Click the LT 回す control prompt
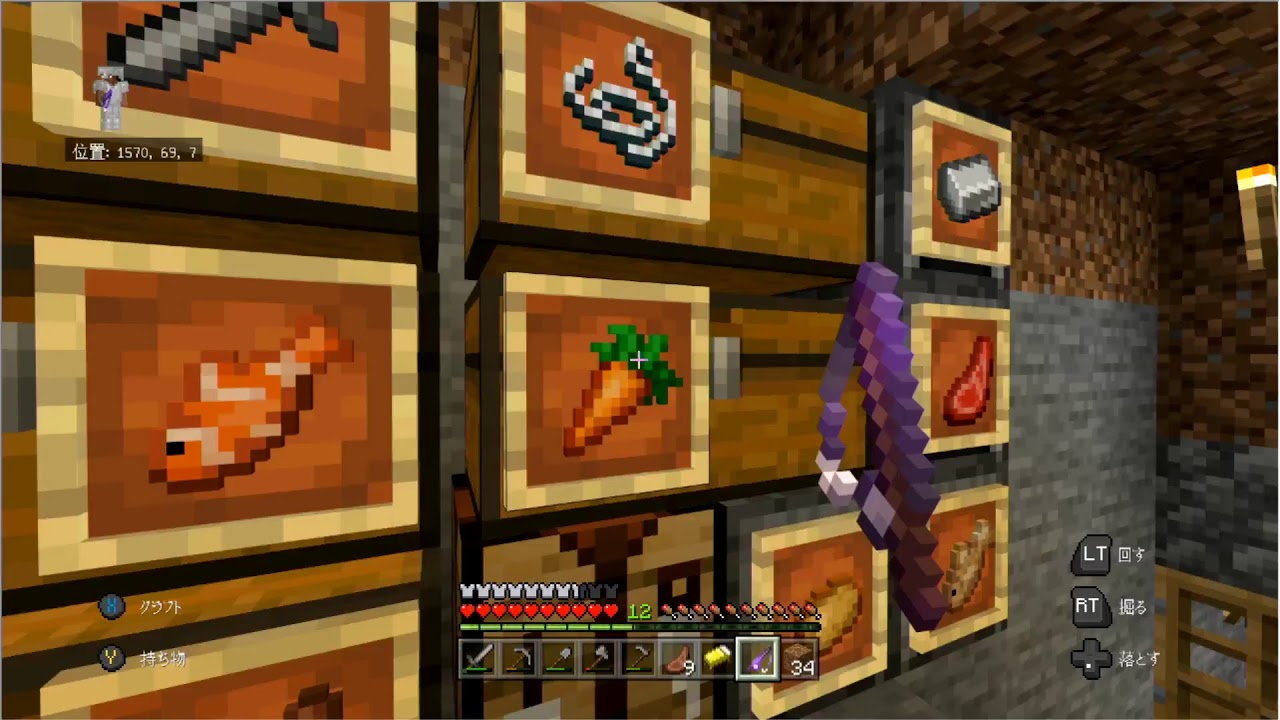The width and height of the screenshot is (1280, 720). click(1108, 555)
